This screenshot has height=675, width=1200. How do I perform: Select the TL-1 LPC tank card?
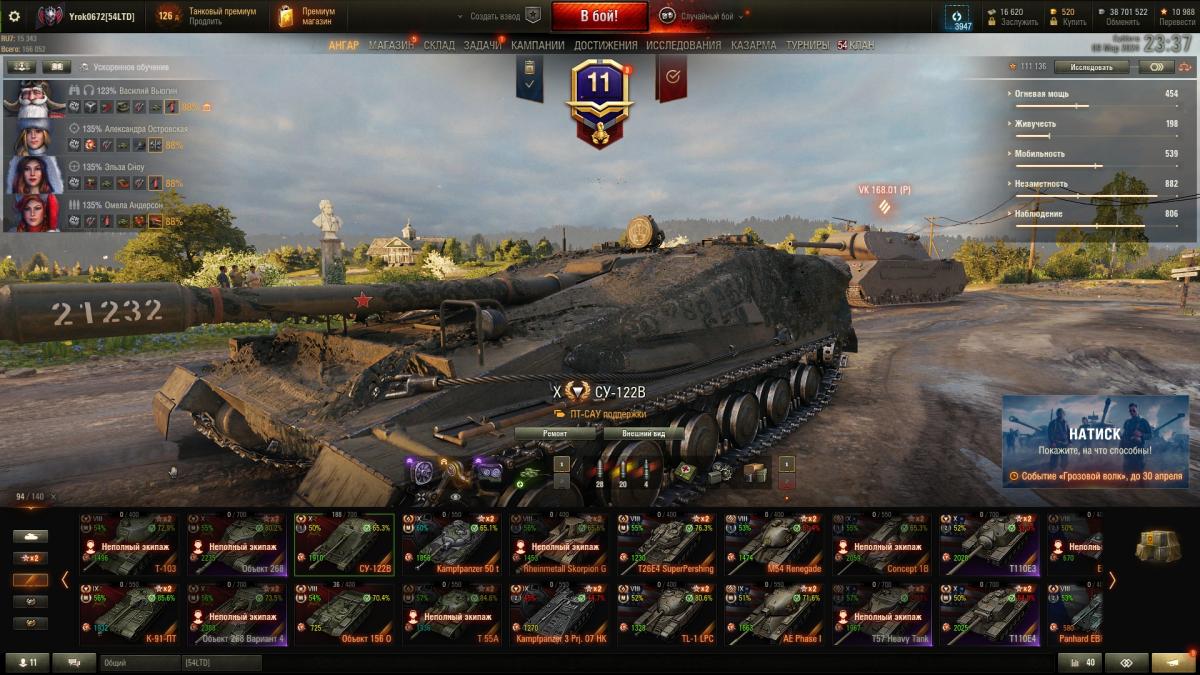(x=666, y=614)
